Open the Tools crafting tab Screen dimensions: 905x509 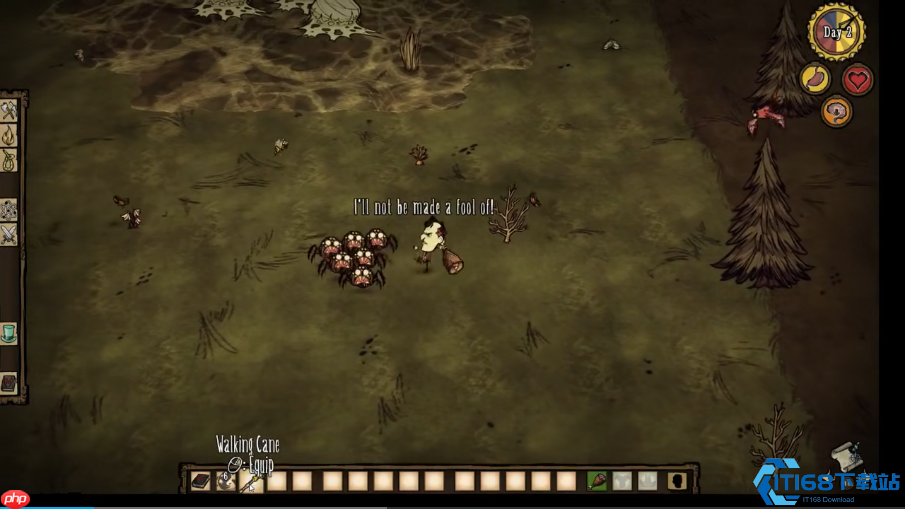9,109
